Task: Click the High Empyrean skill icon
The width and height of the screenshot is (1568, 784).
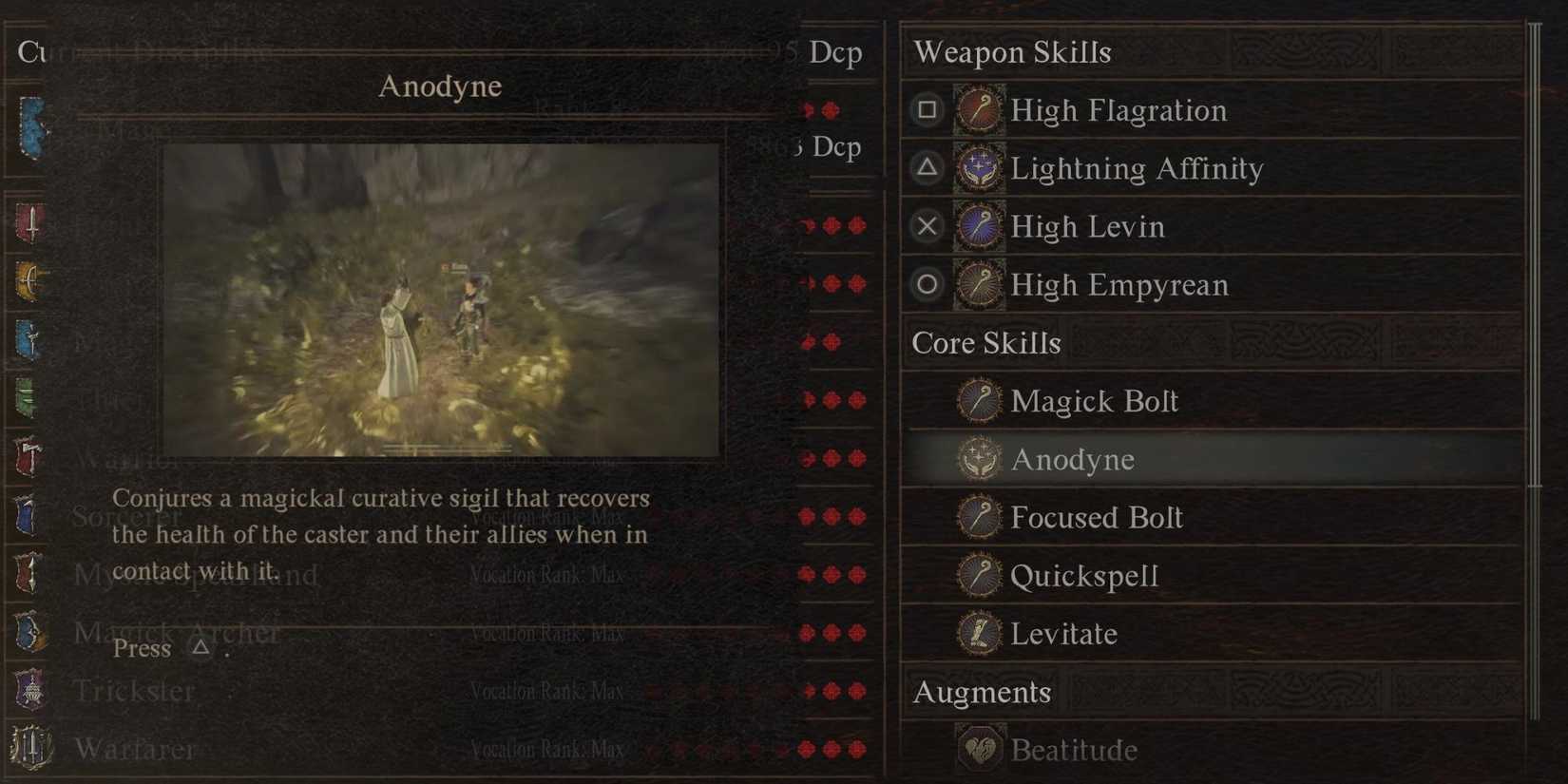Action: (x=980, y=284)
